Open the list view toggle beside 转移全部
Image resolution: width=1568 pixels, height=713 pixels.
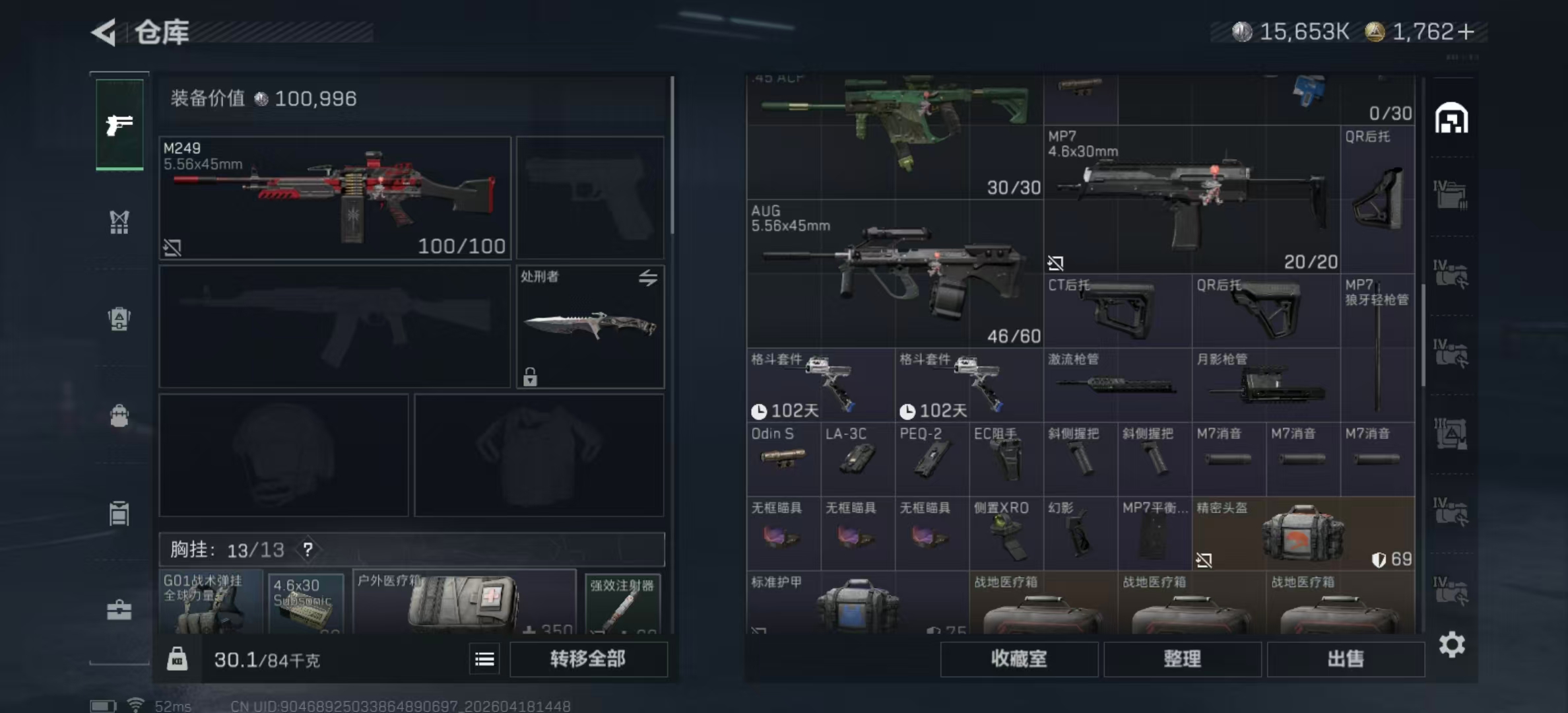pos(484,659)
